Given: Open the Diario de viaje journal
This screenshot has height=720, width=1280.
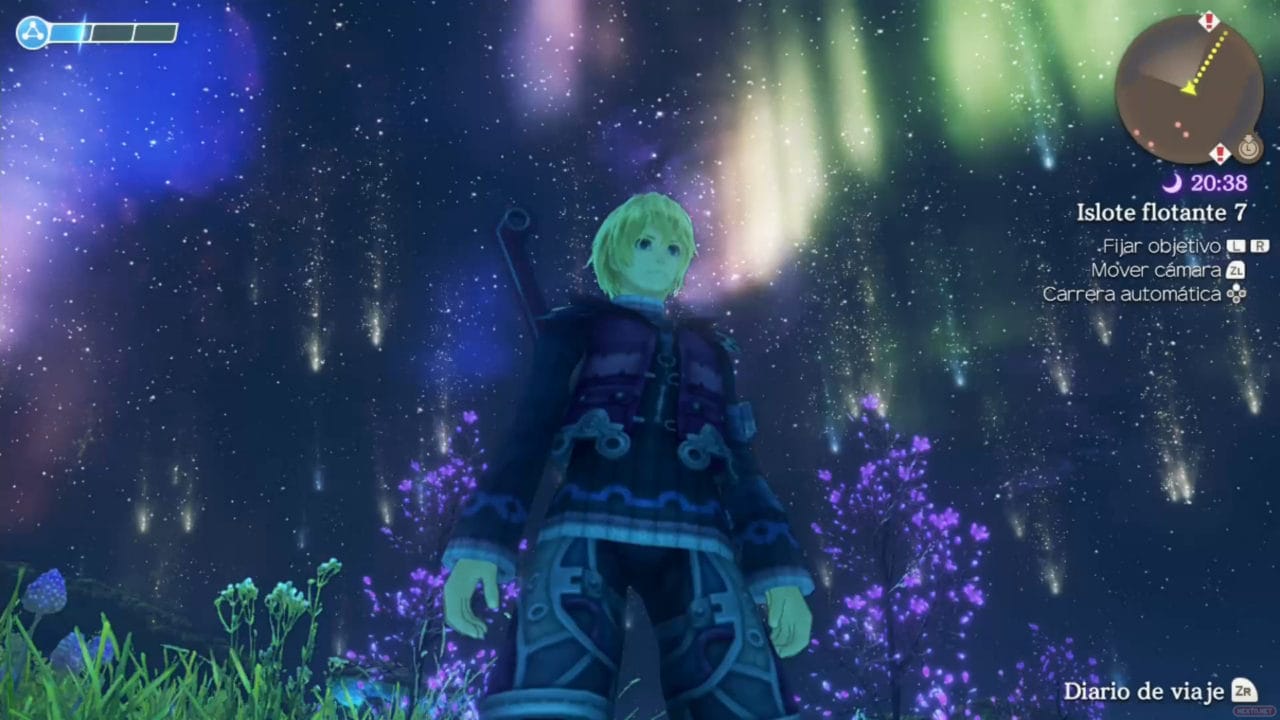Looking at the screenshot, I should pyautogui.click(x=1140, y=691).
